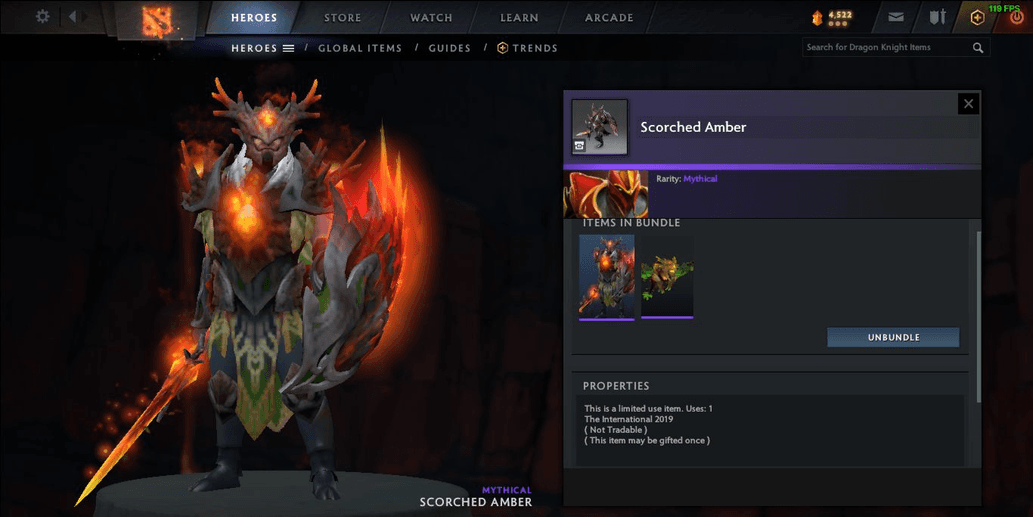
Task: Open the settings gear menu
Action: point(42,17)
